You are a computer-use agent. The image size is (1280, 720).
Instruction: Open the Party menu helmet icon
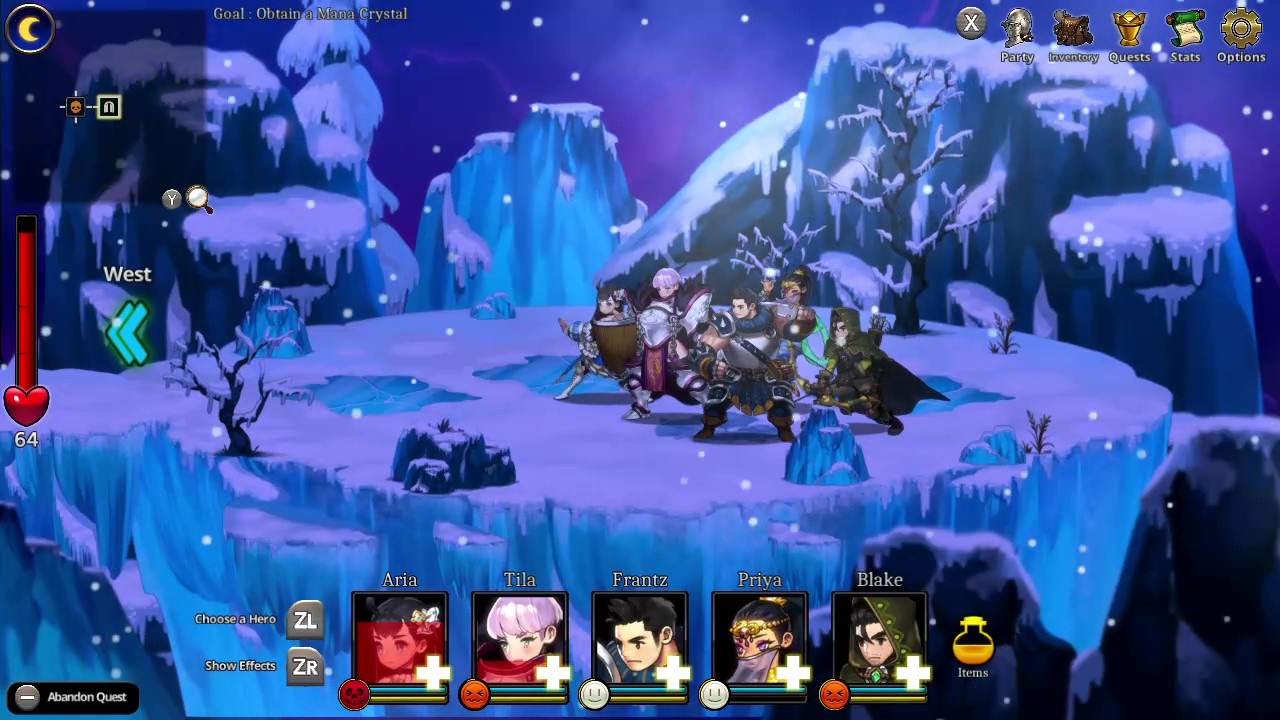[1017, 30]
